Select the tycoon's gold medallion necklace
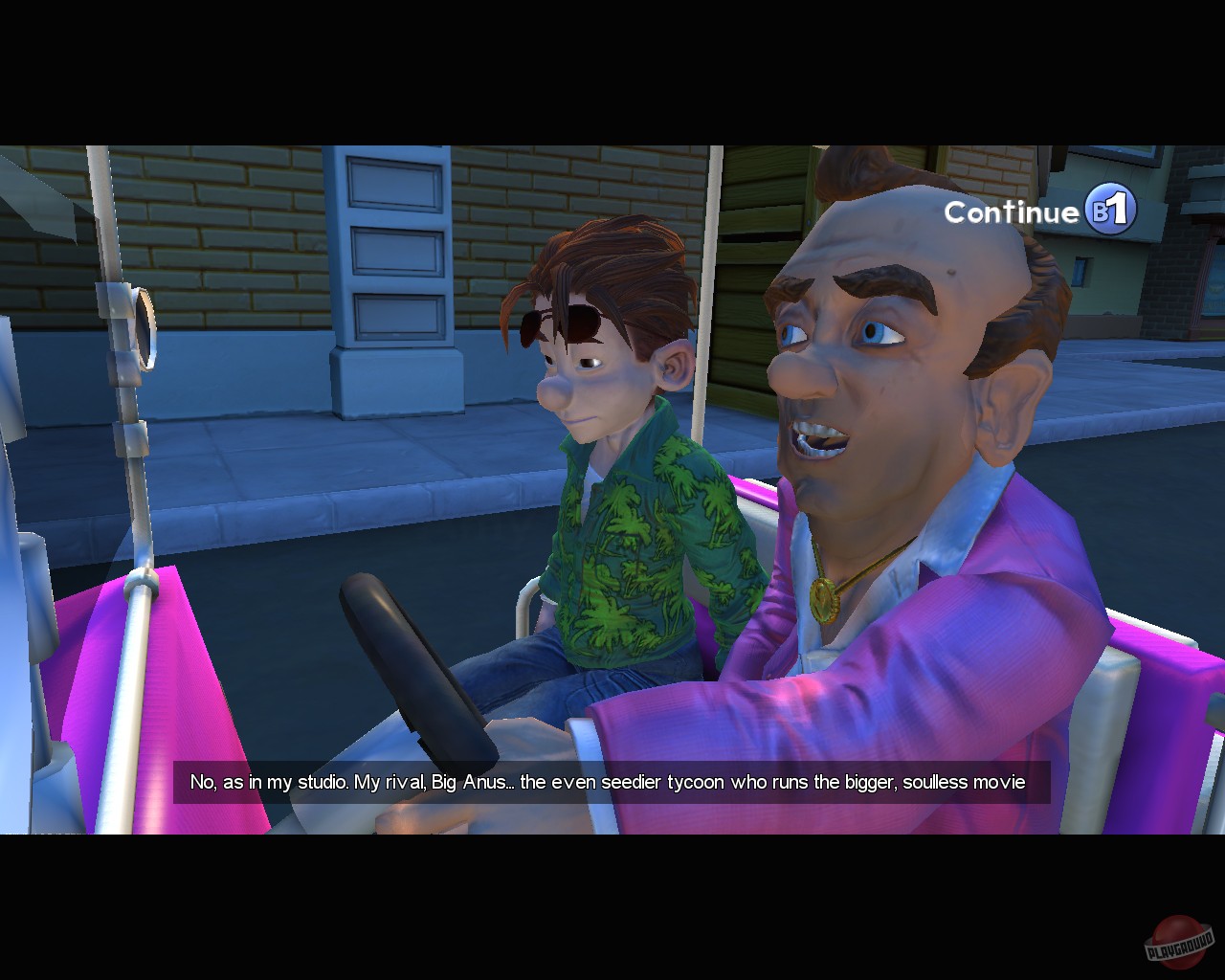Viewport: 1225px width, 980px height. pos(825,599)
